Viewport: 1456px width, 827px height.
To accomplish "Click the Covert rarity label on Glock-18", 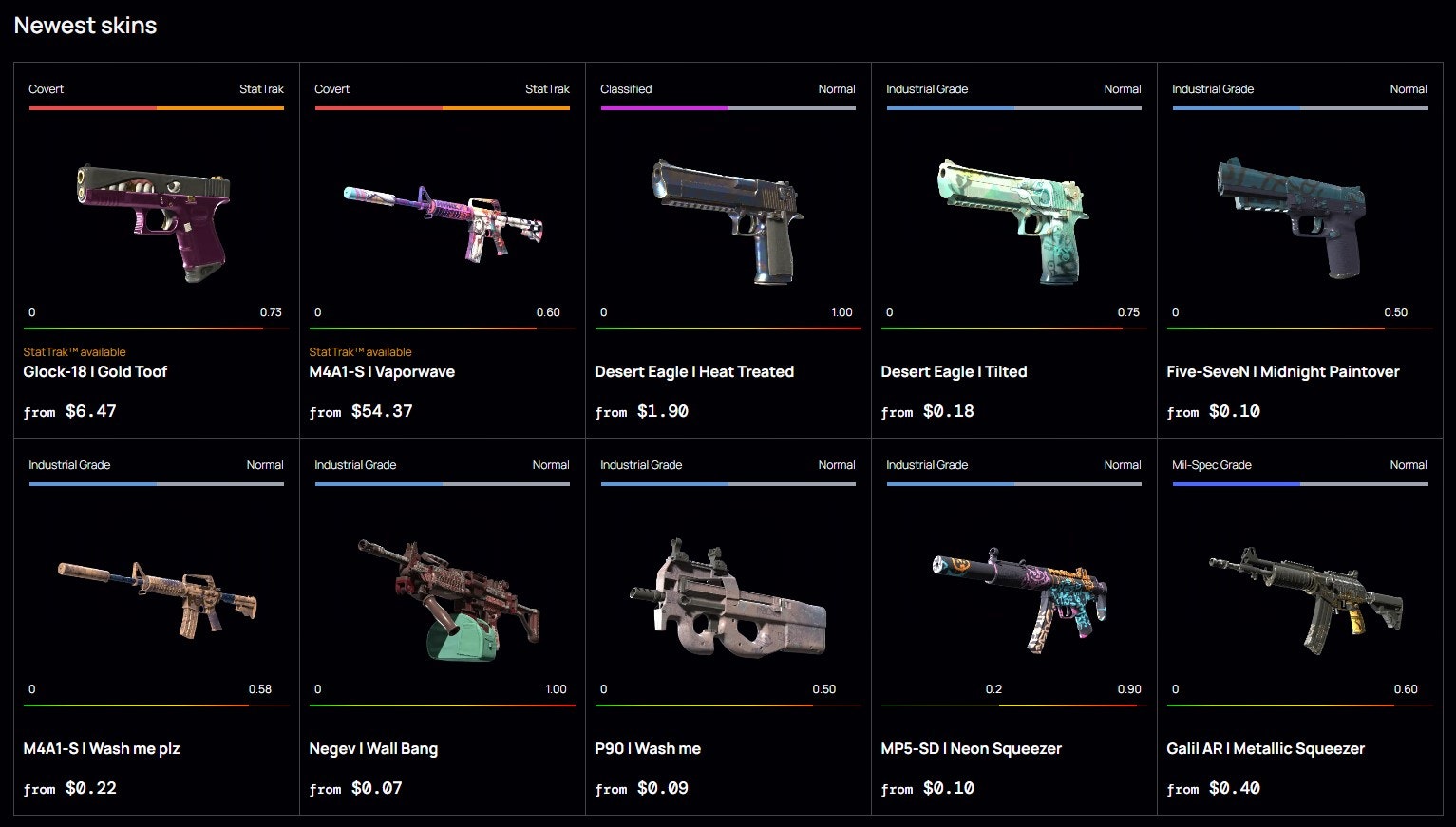I will [x=46, y=88].
